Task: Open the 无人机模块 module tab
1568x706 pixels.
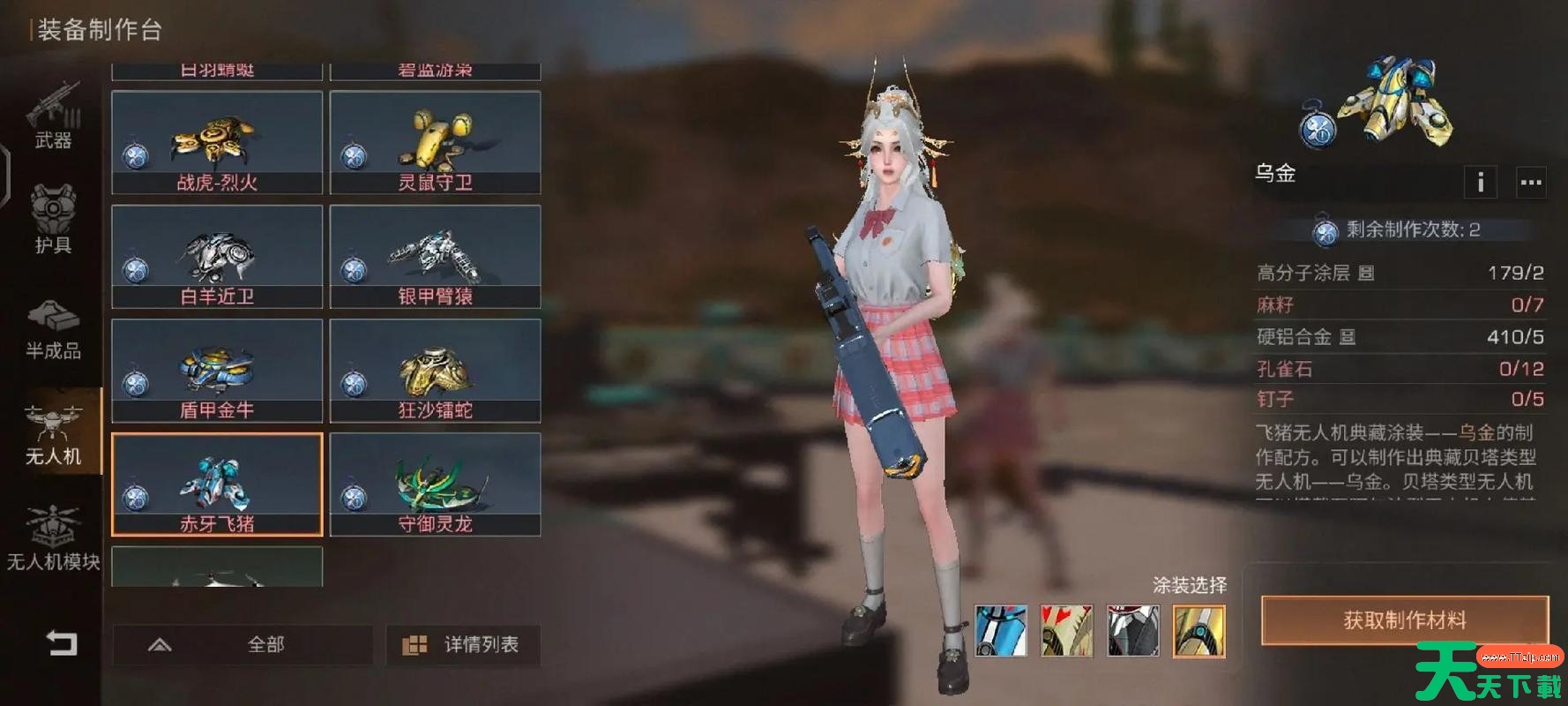Action: click(x=53, y=538)
